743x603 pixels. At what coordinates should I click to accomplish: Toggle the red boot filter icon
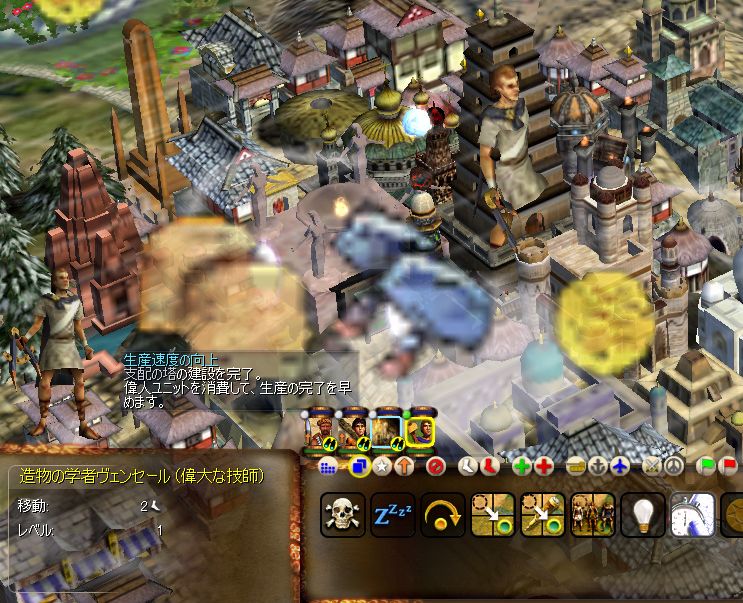coord(489,466)
